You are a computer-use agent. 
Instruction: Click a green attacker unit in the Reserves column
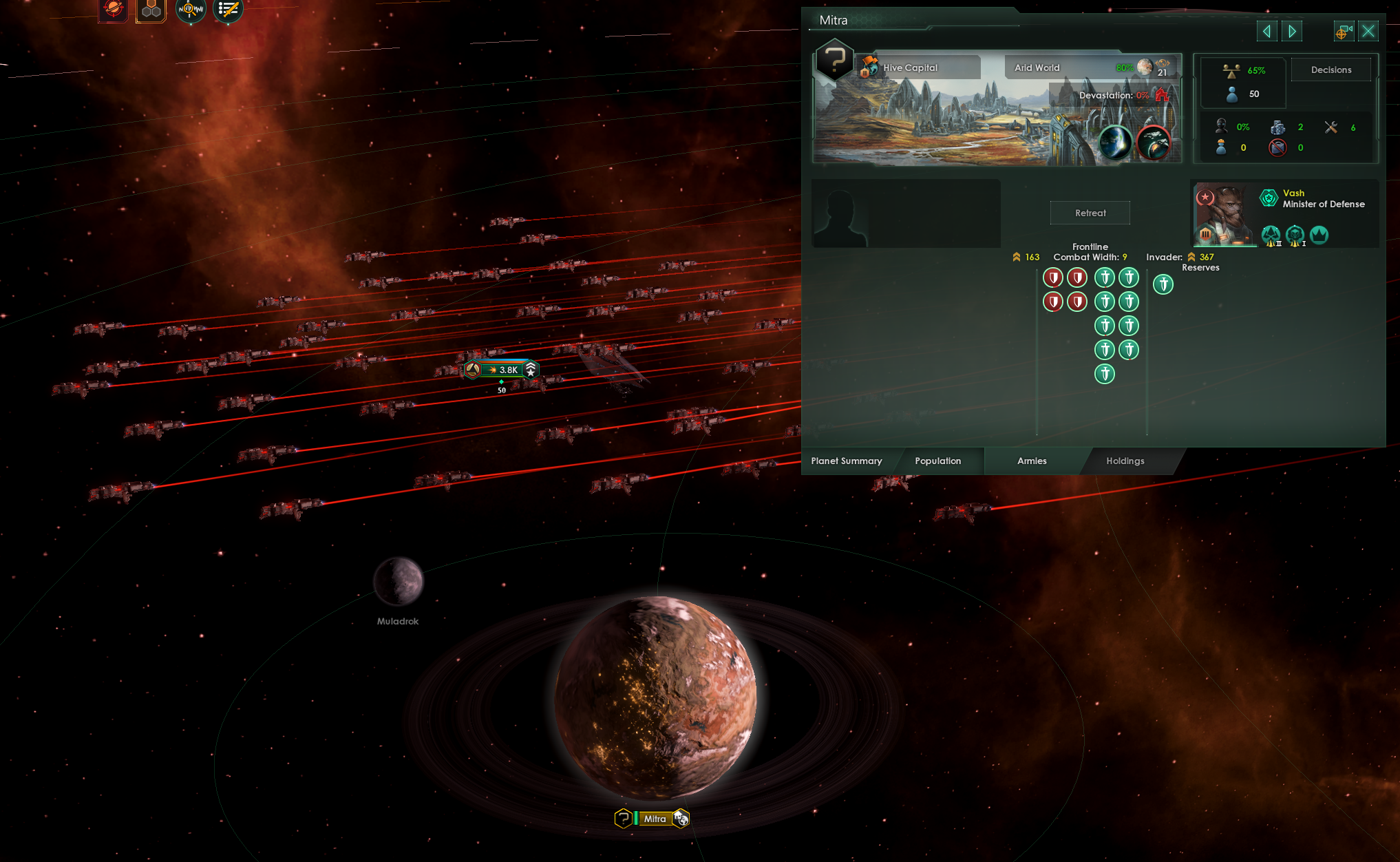click(x=1163, y=284)
